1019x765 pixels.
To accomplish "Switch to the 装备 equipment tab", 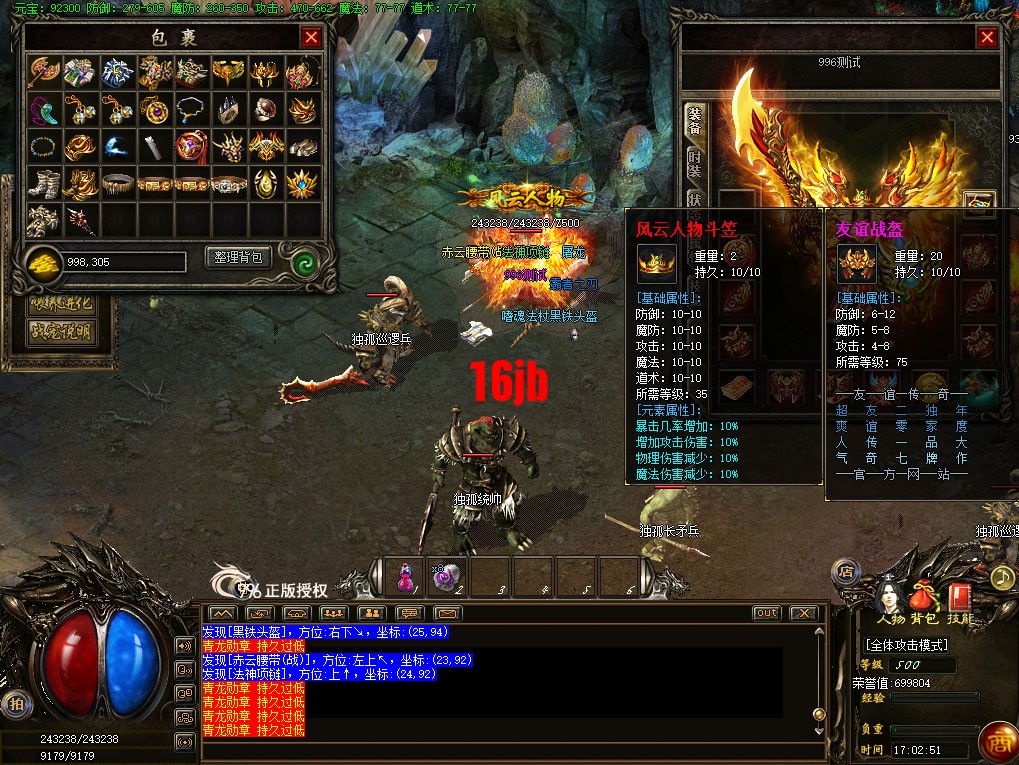I will (694, 122).
